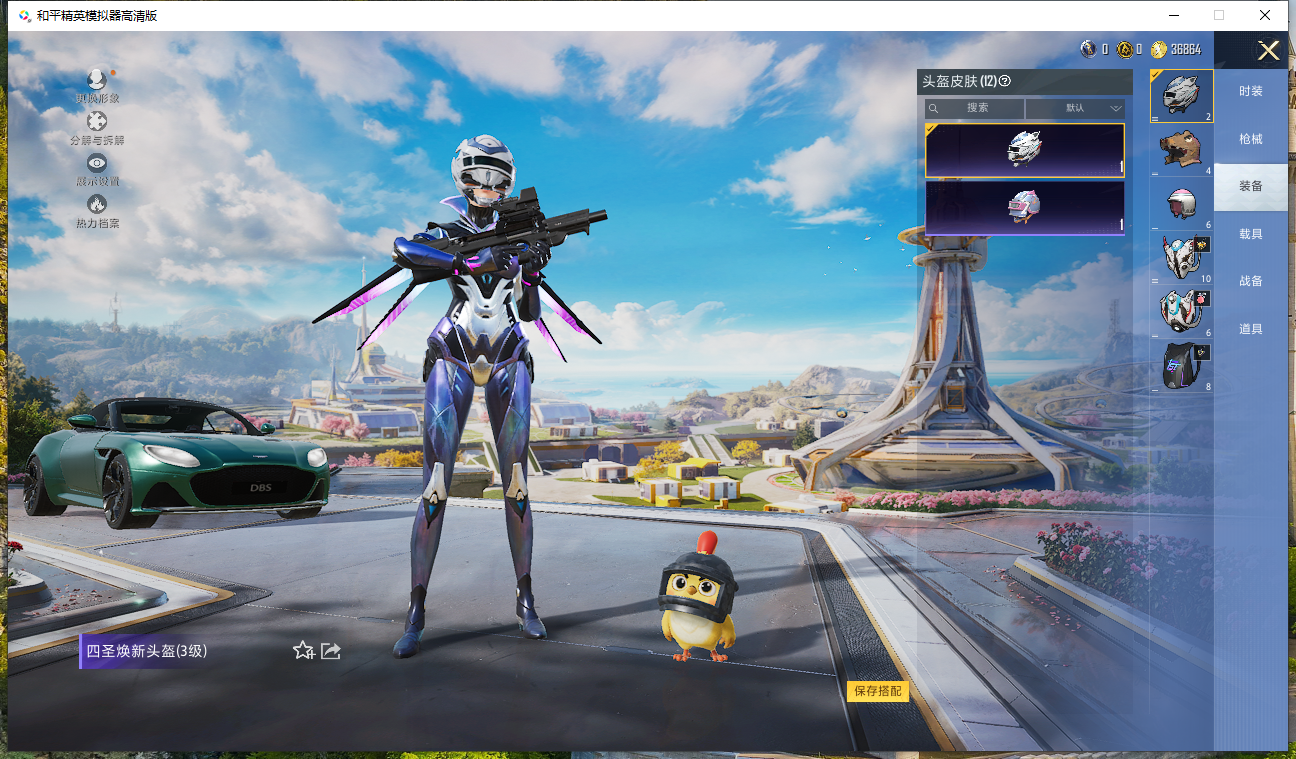Select the white tiger helmet skin
This screenshot has height=759, width=1296.
(x=1025, y=150)
